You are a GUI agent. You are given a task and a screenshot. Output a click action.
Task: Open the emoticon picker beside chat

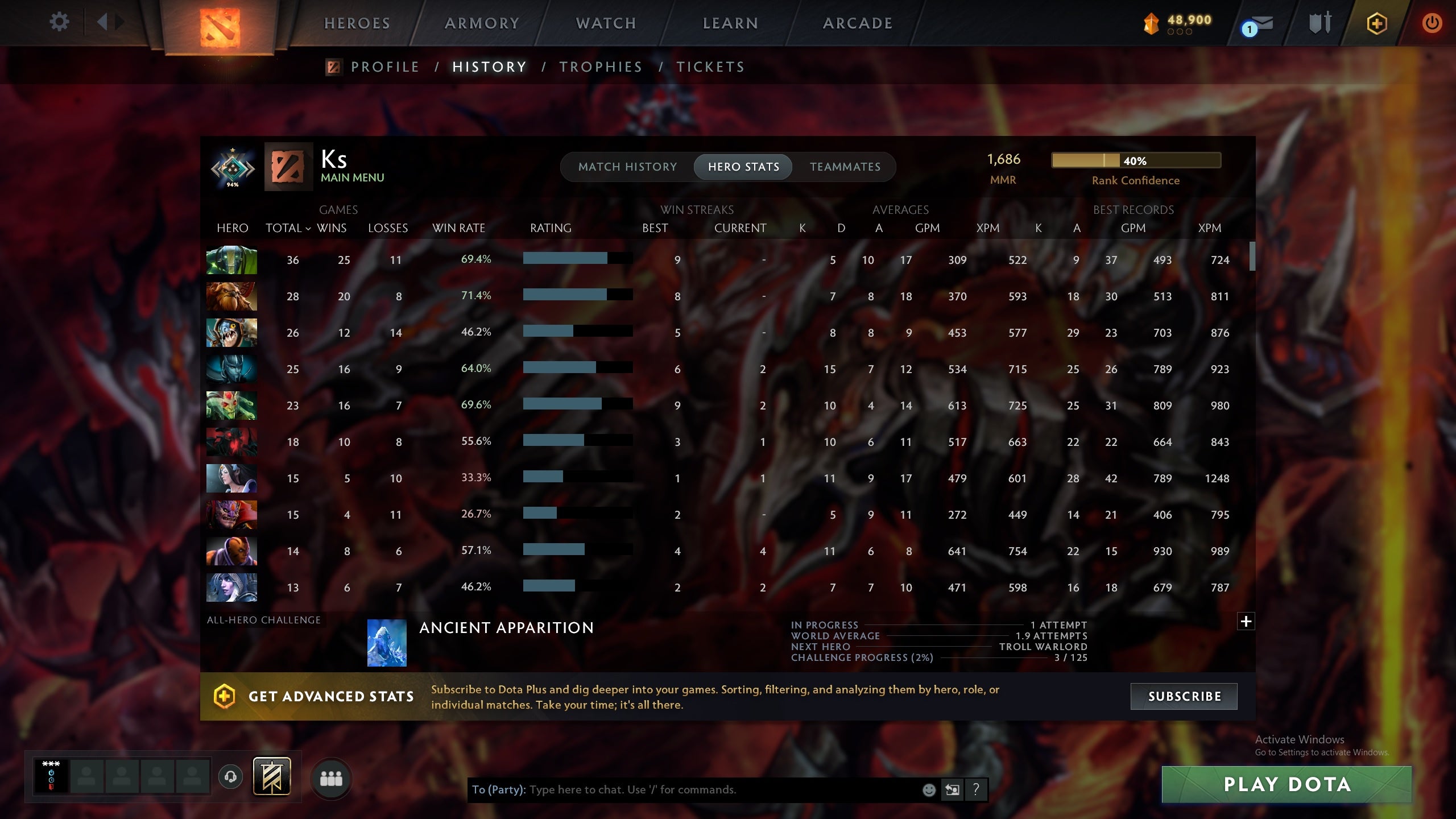pyautogui.click(x=930, y=789)
